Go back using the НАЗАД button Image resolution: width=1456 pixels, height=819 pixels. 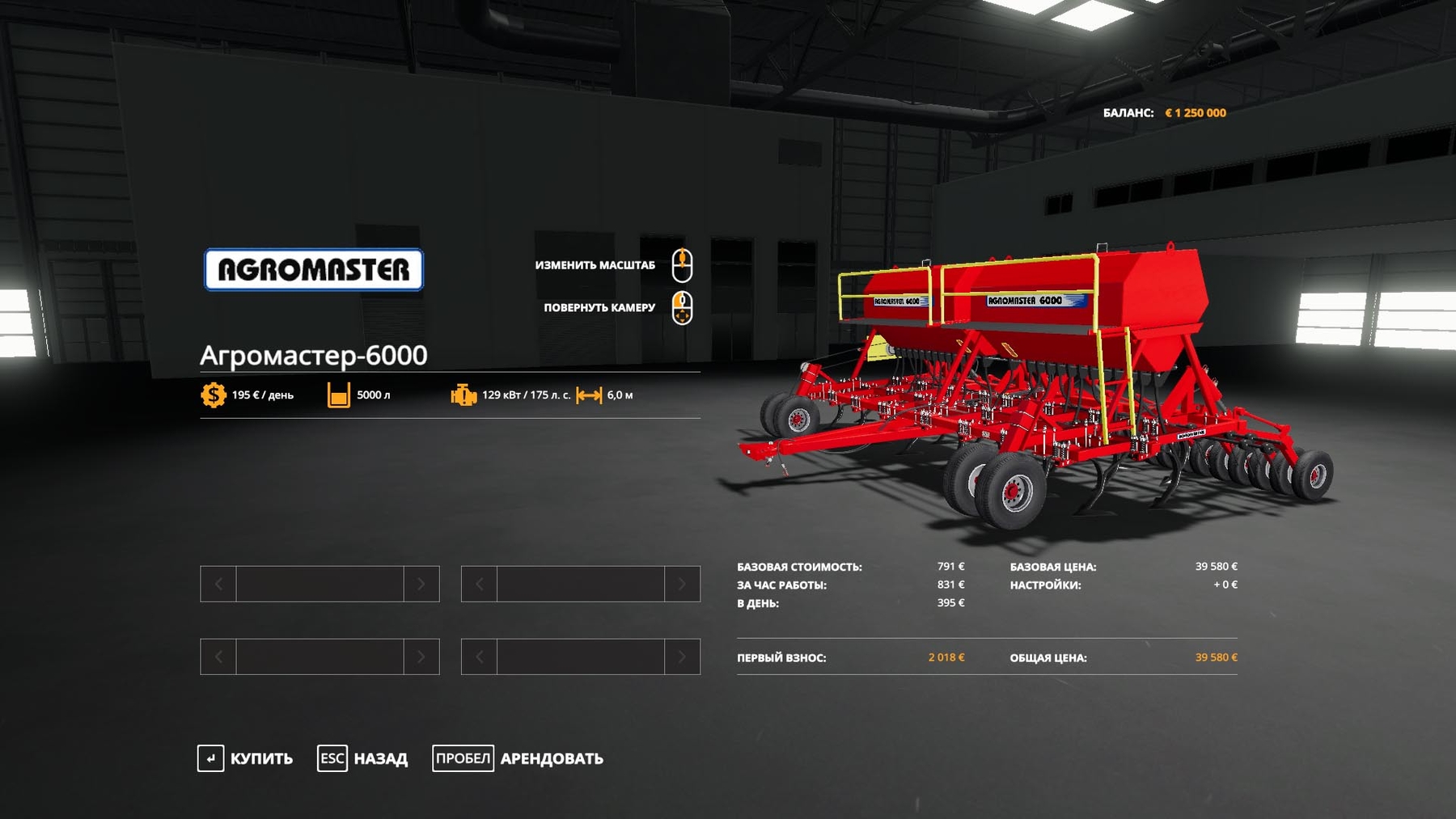(363, 758)
